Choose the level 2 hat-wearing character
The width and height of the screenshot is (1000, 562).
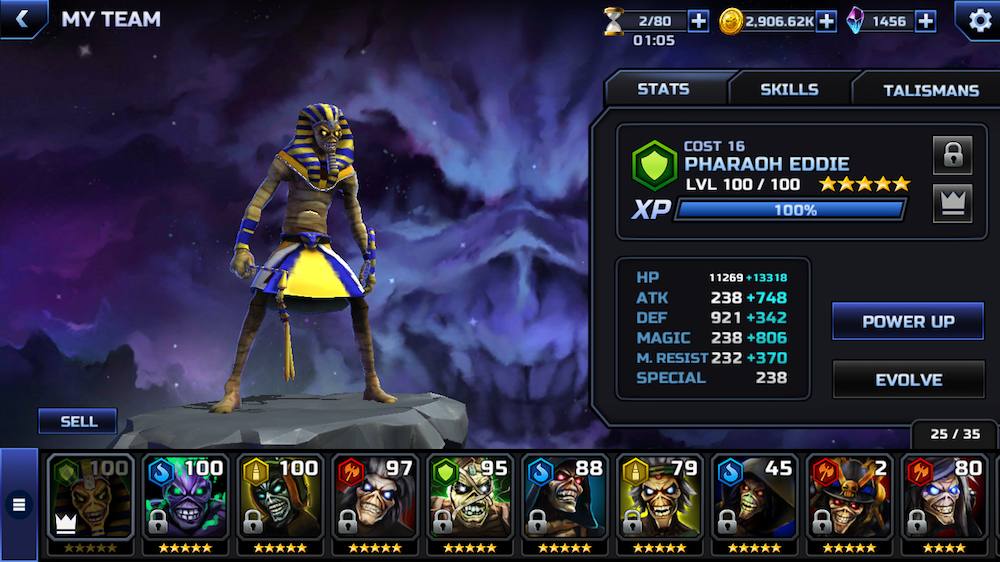[x=846, y=498]
